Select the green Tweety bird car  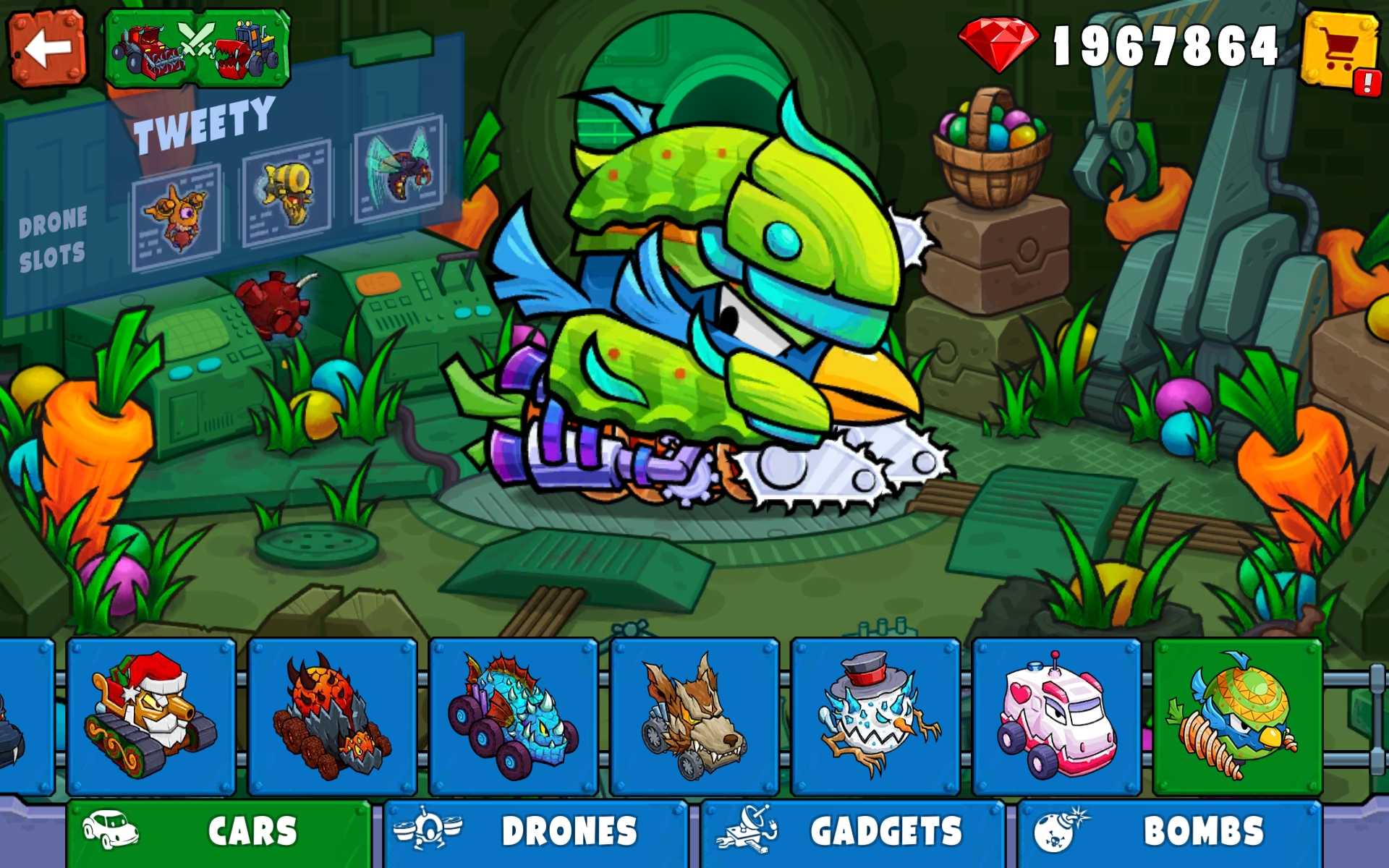(x=1237, y=716)
